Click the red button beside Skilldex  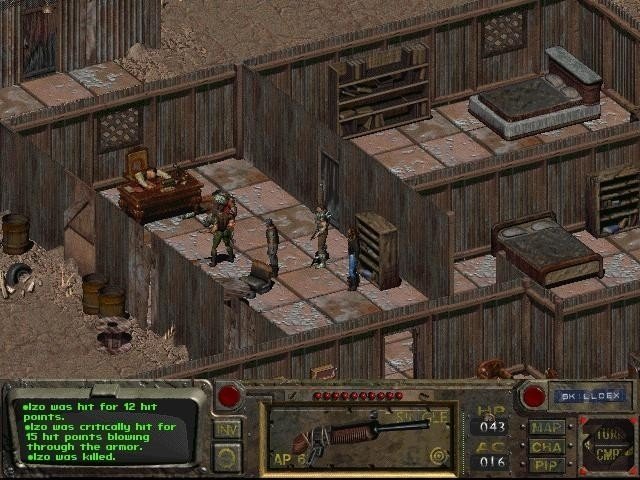[x=533, y=395]
